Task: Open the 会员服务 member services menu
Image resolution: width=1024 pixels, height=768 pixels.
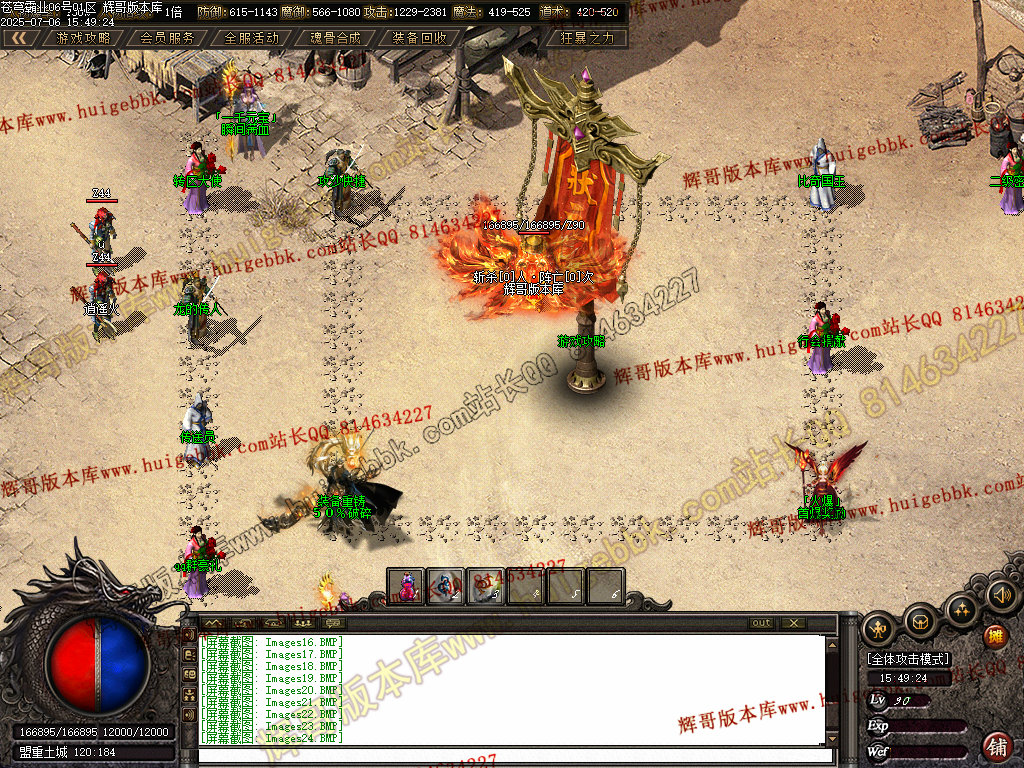Action: 167,38
